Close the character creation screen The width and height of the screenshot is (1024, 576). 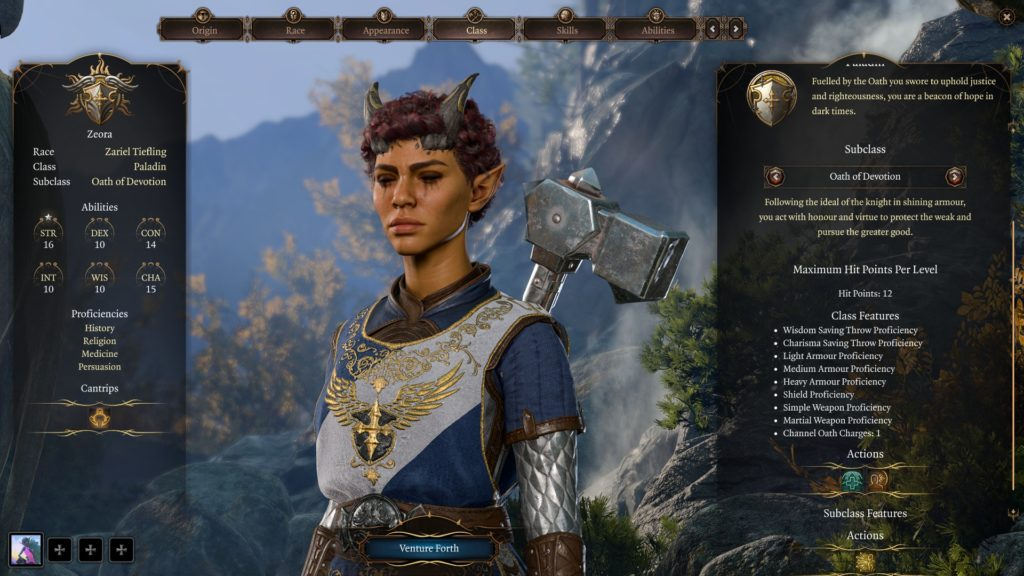[1006, 16]
